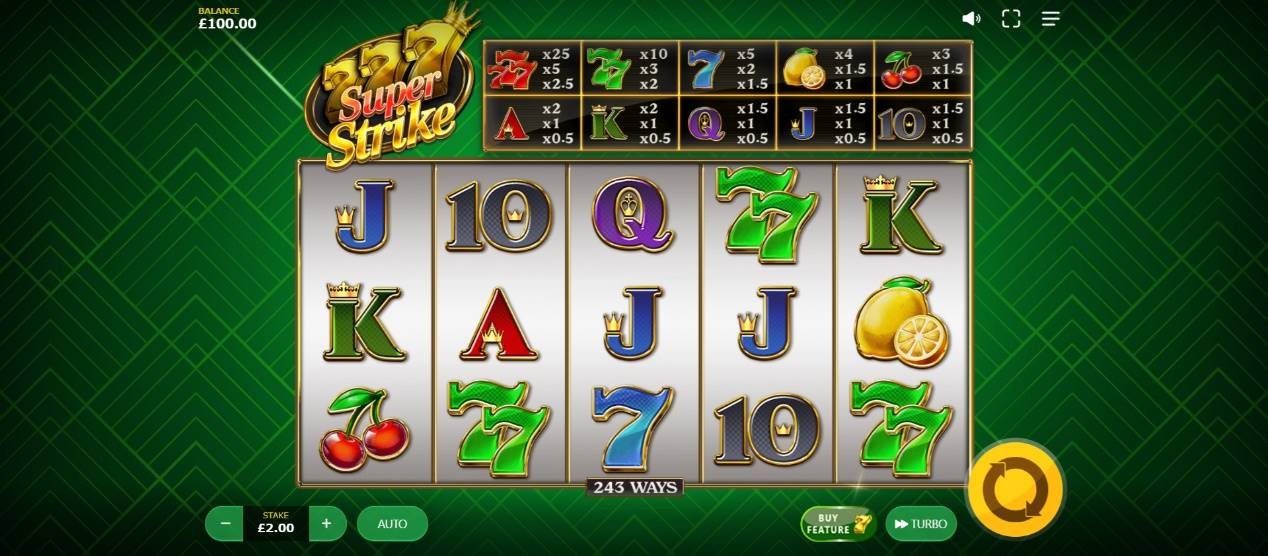Decrease the stake with the minus button
Viewport: 1268px width, 556px height.
225,523
